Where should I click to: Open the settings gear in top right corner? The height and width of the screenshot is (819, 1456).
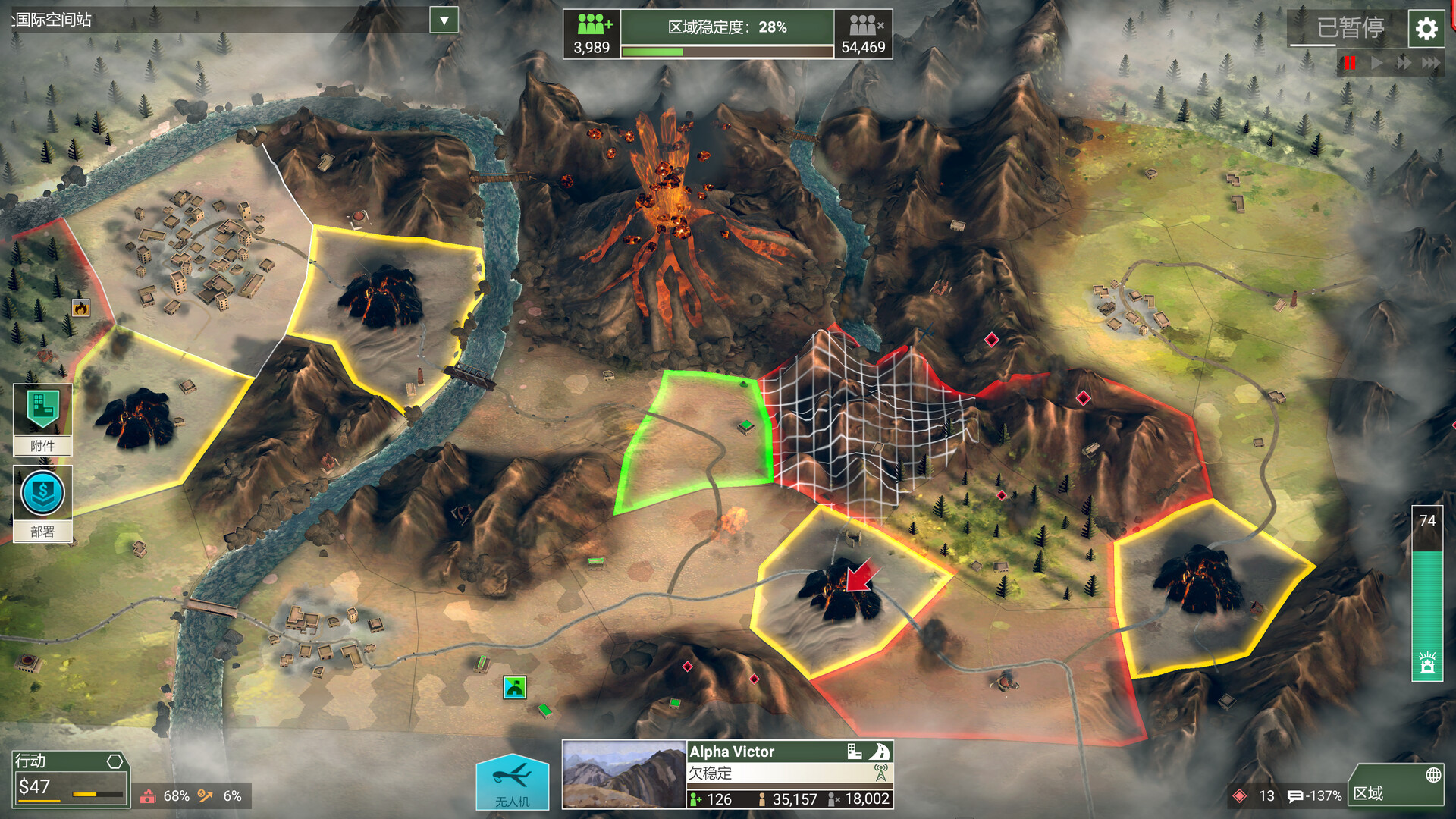coord(1426,29)
